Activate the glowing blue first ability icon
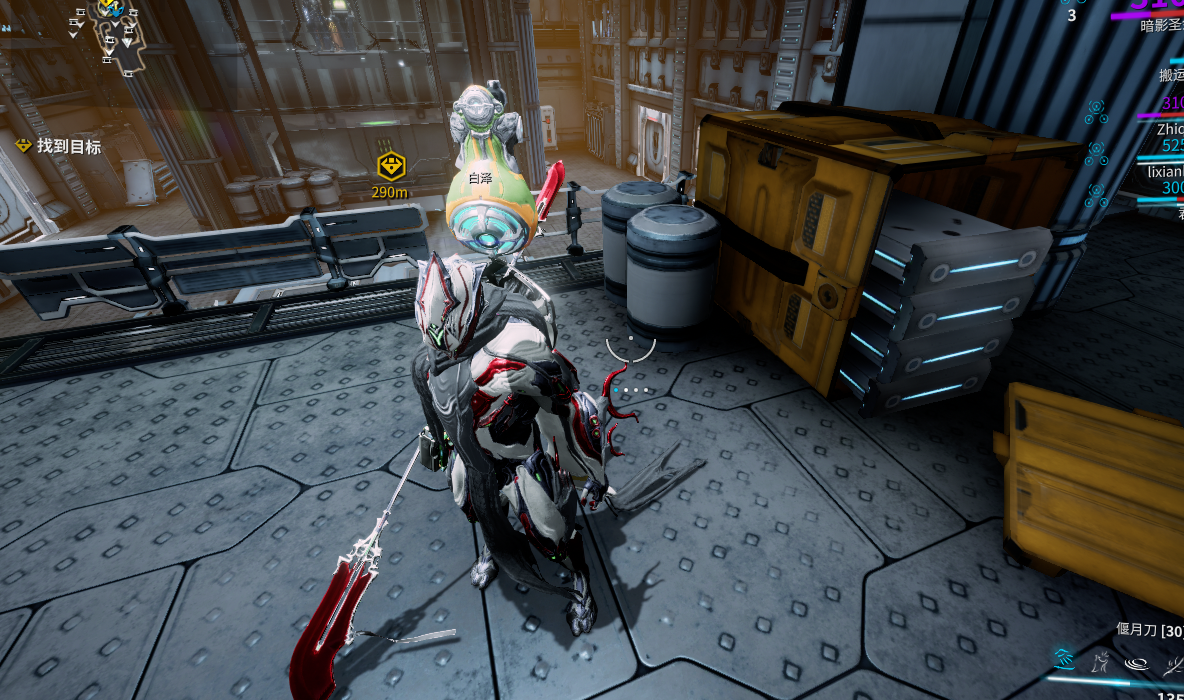Screen dimensions: 1184x700 pyautogui.click(x=1064, y=659)
